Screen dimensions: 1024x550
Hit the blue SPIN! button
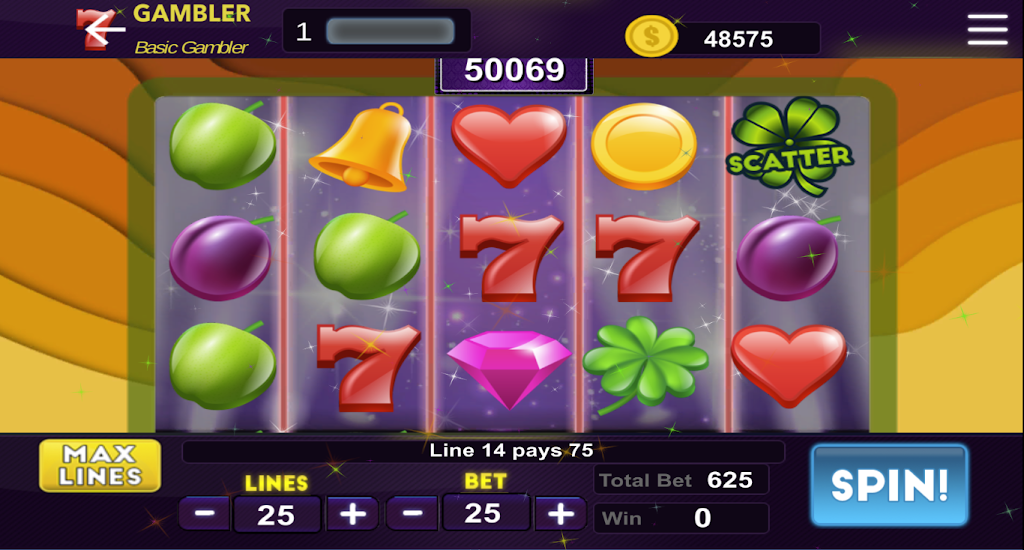pyautogui.click(x=889, y=485)
